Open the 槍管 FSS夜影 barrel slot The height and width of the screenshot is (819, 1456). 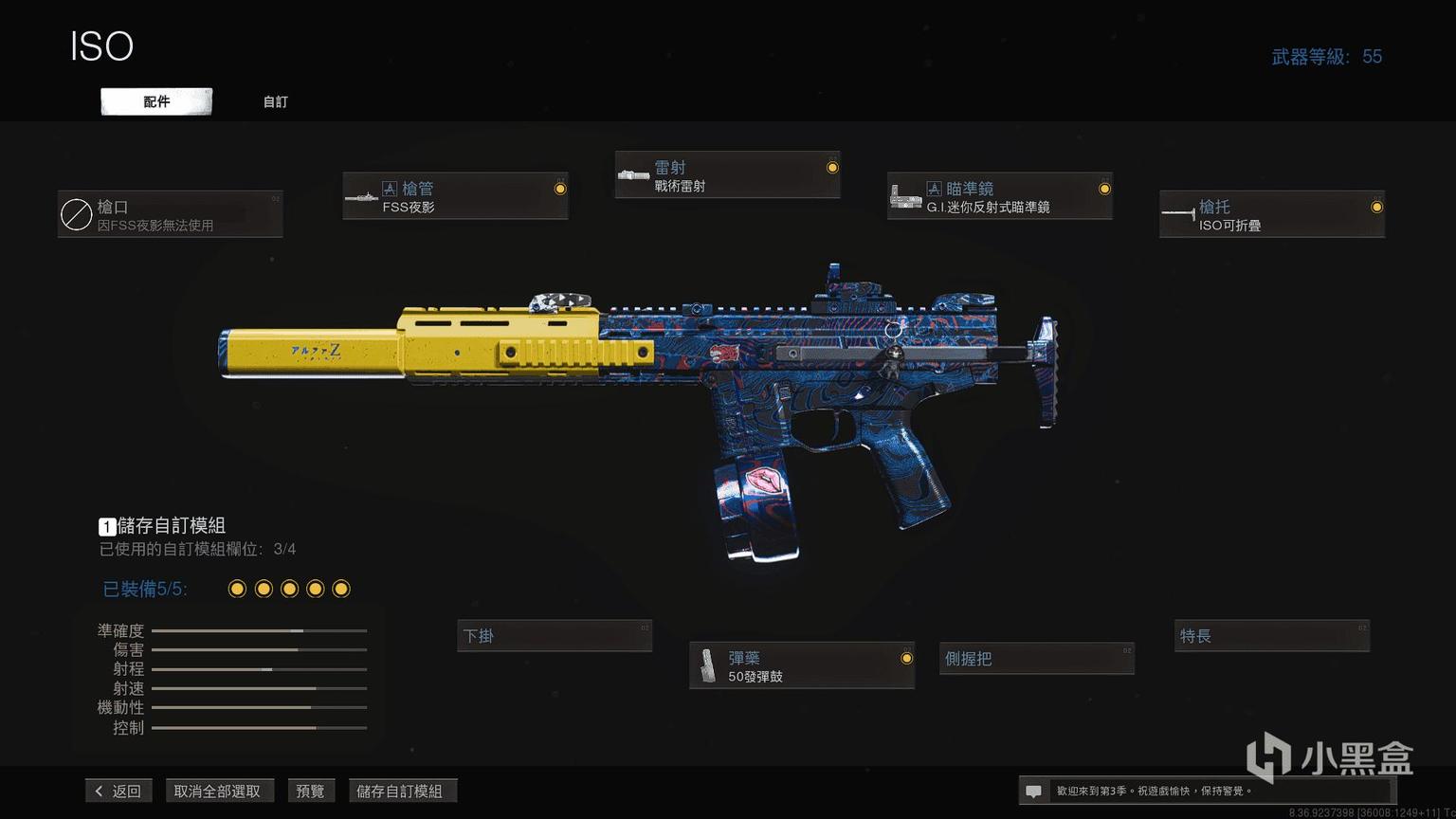pyautogui.click(x=455, y=196)
